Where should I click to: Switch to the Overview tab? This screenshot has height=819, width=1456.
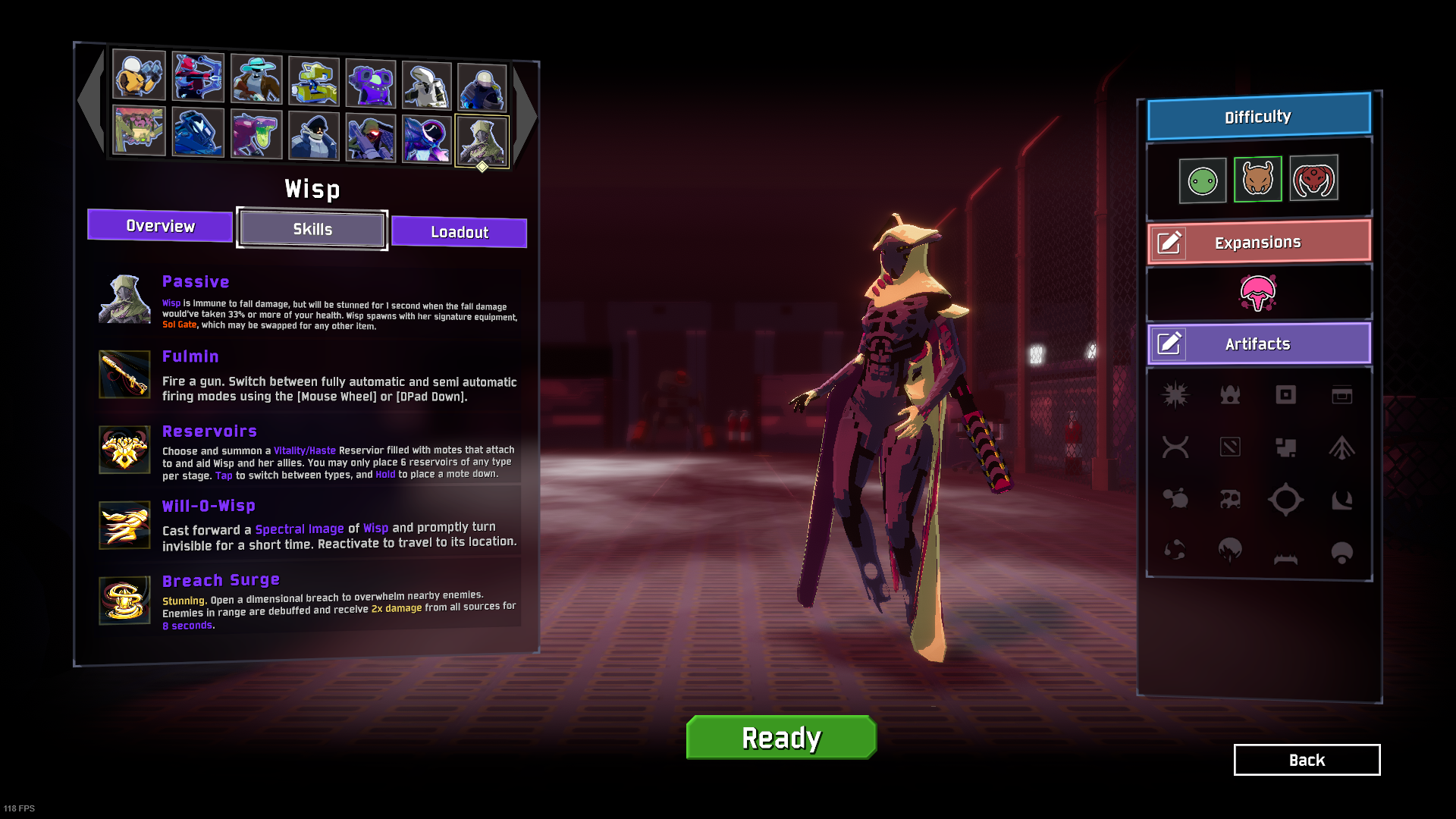click(160, 226)
